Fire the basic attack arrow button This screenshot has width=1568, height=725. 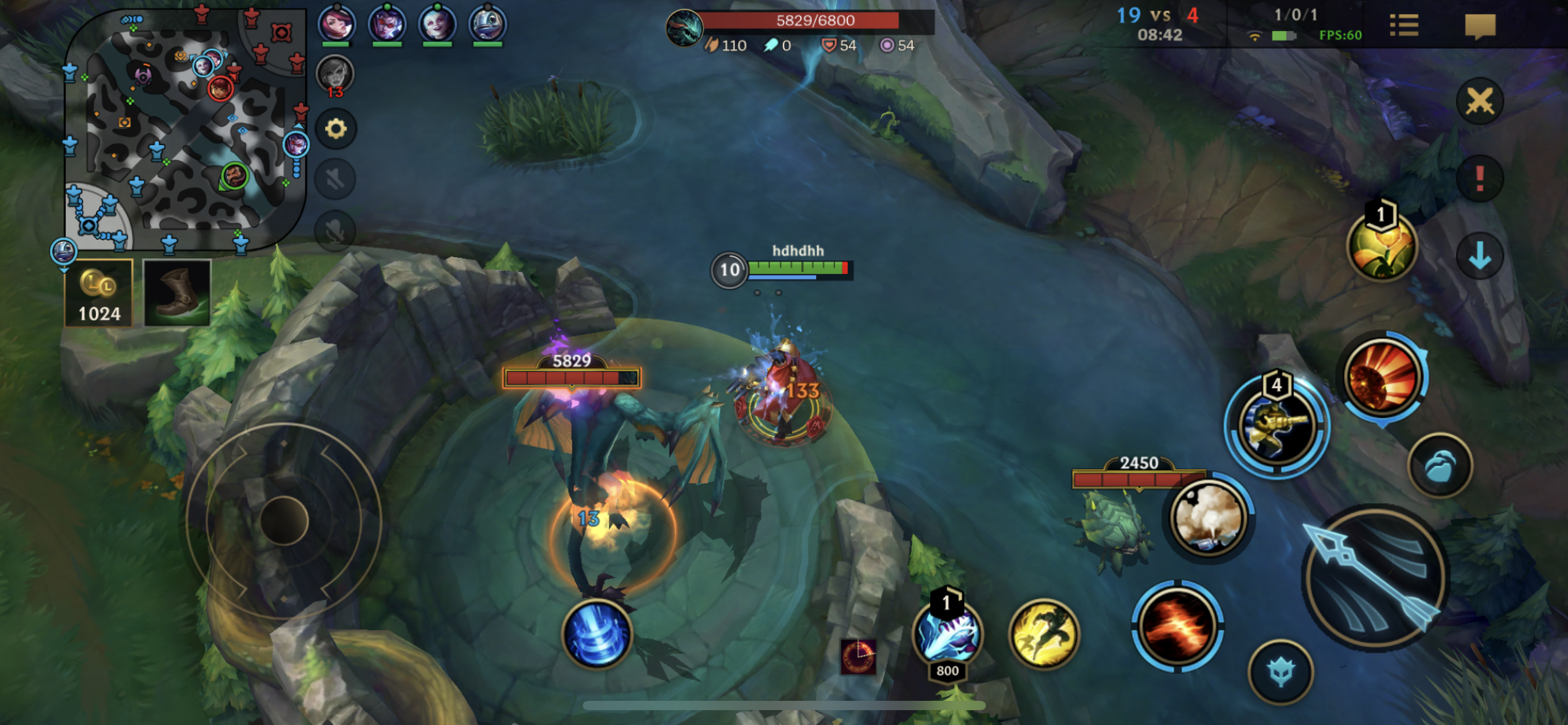point(1374,578)
